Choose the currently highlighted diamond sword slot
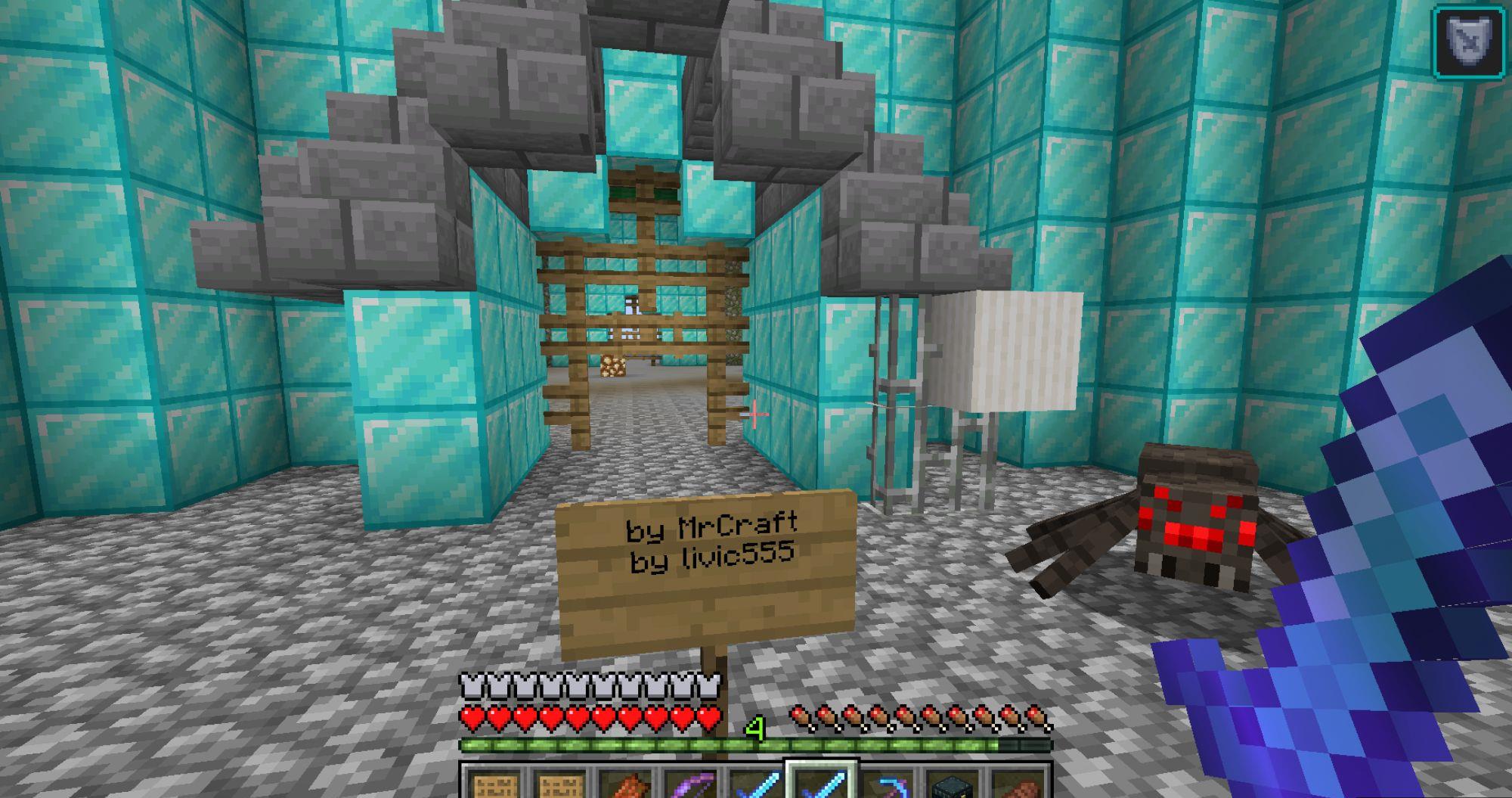The height and width of the screenshot is (798, 1512). pyautogui.click(x=821, y=784)
